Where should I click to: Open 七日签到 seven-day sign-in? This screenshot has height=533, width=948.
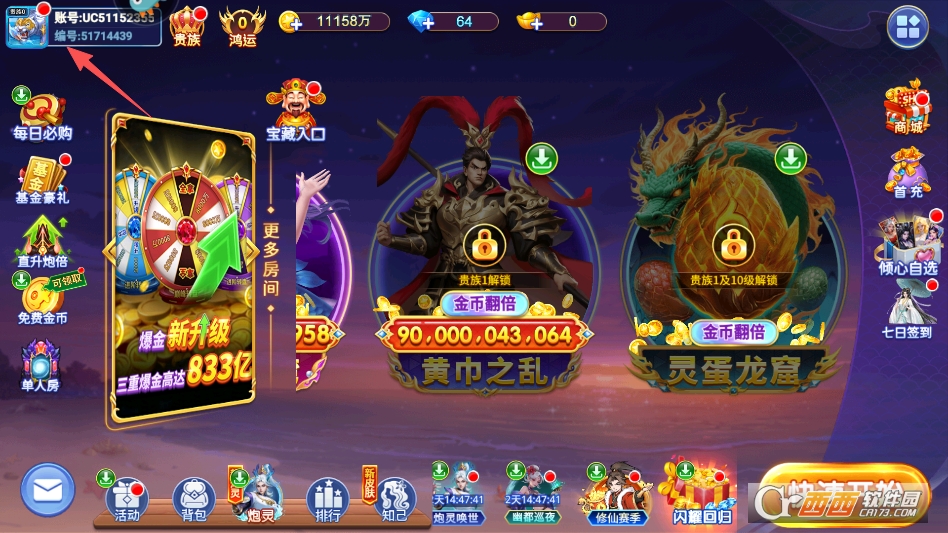(907, 311)
